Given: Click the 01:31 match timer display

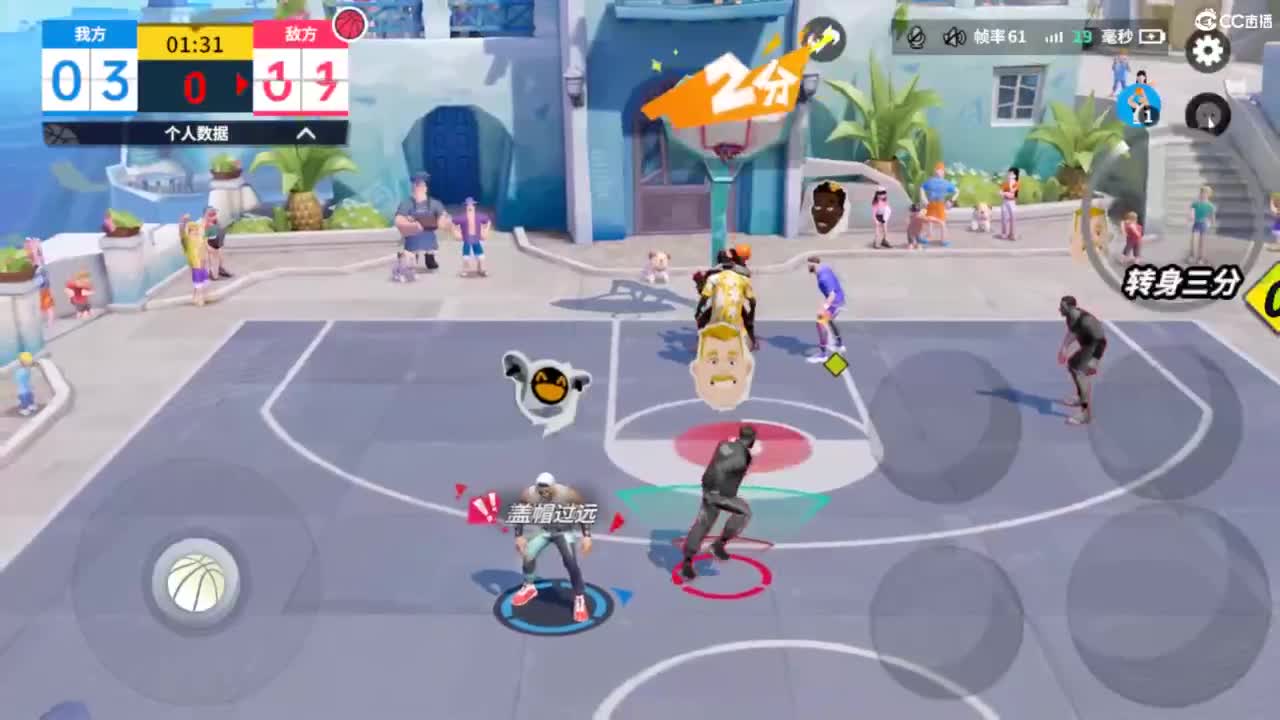Looking at the screenshot, I should coord(193,44).
